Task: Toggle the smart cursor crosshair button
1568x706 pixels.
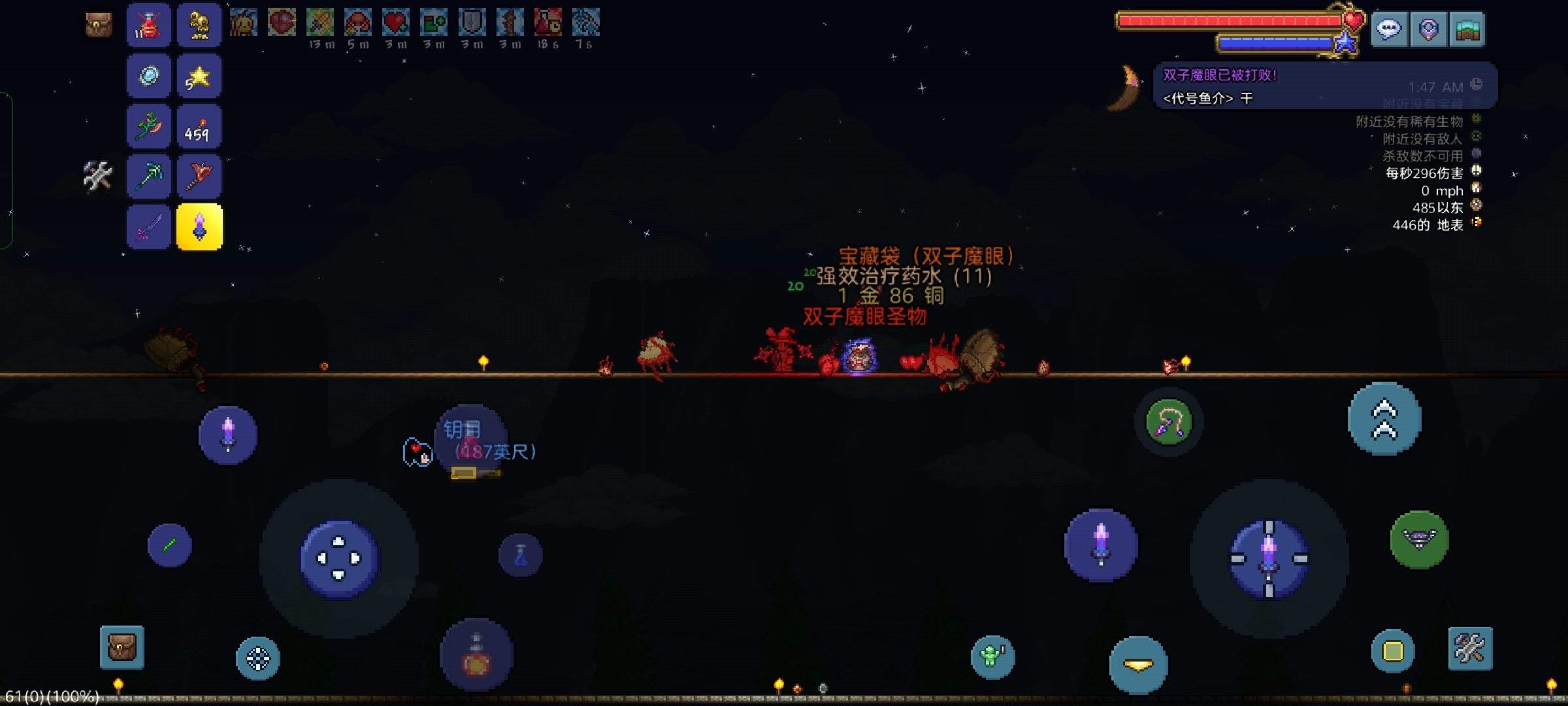Action: (258, 658)
